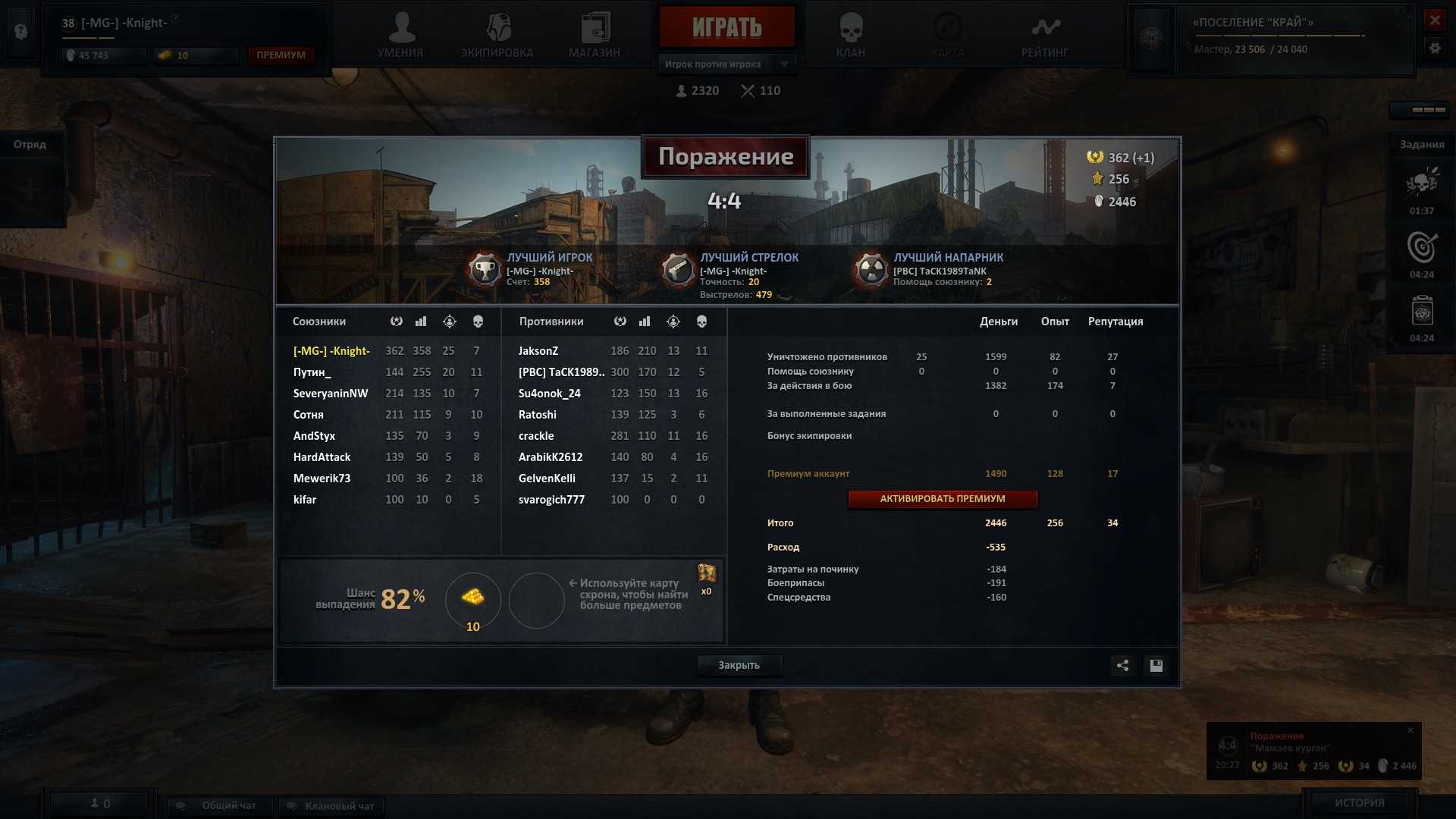Show the РЕЙТИНГ rankings
Viewport: 1456px width, 819px height.
1044,36
